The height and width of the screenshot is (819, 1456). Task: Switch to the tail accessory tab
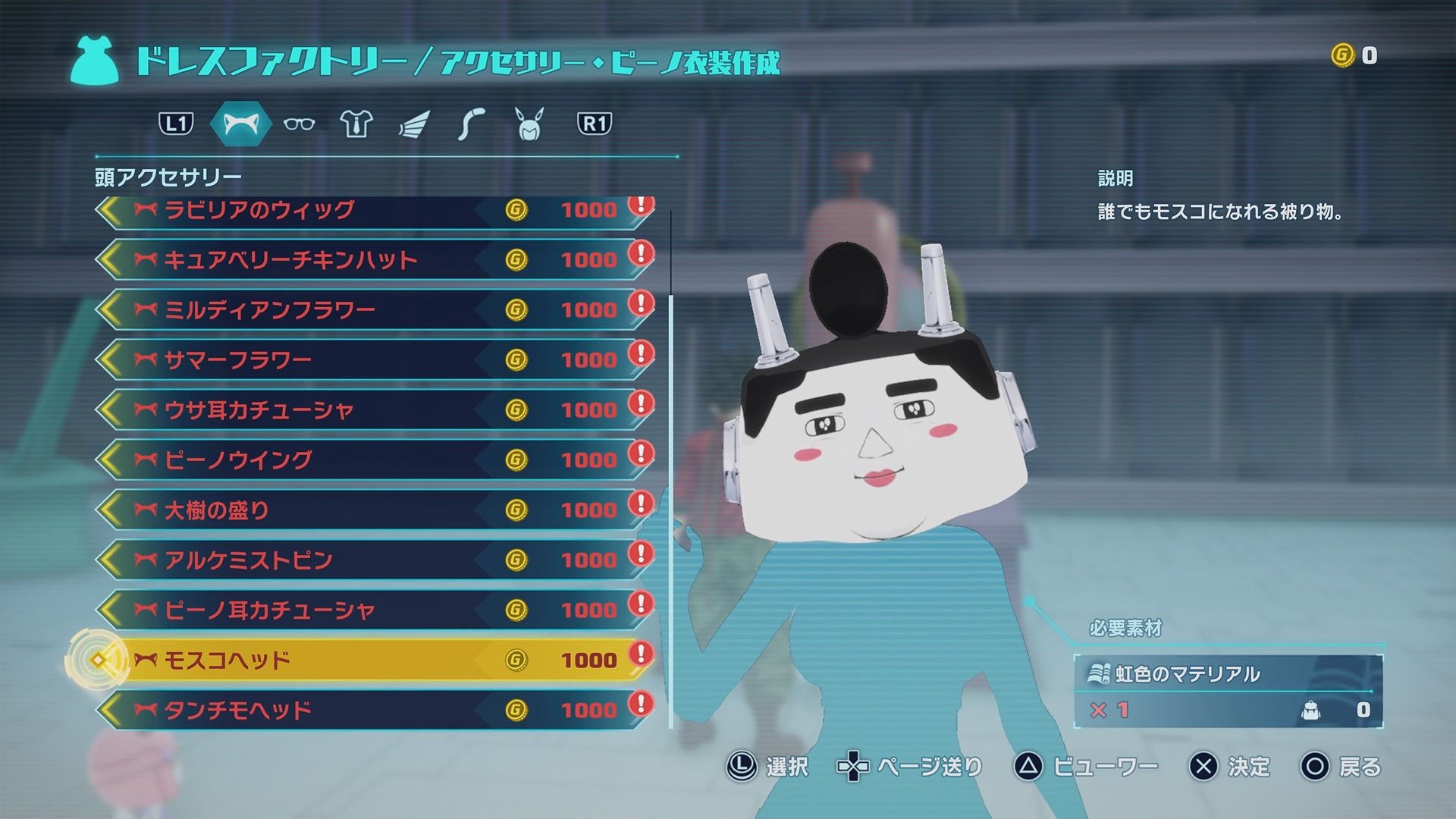click(x=471, y=124)
